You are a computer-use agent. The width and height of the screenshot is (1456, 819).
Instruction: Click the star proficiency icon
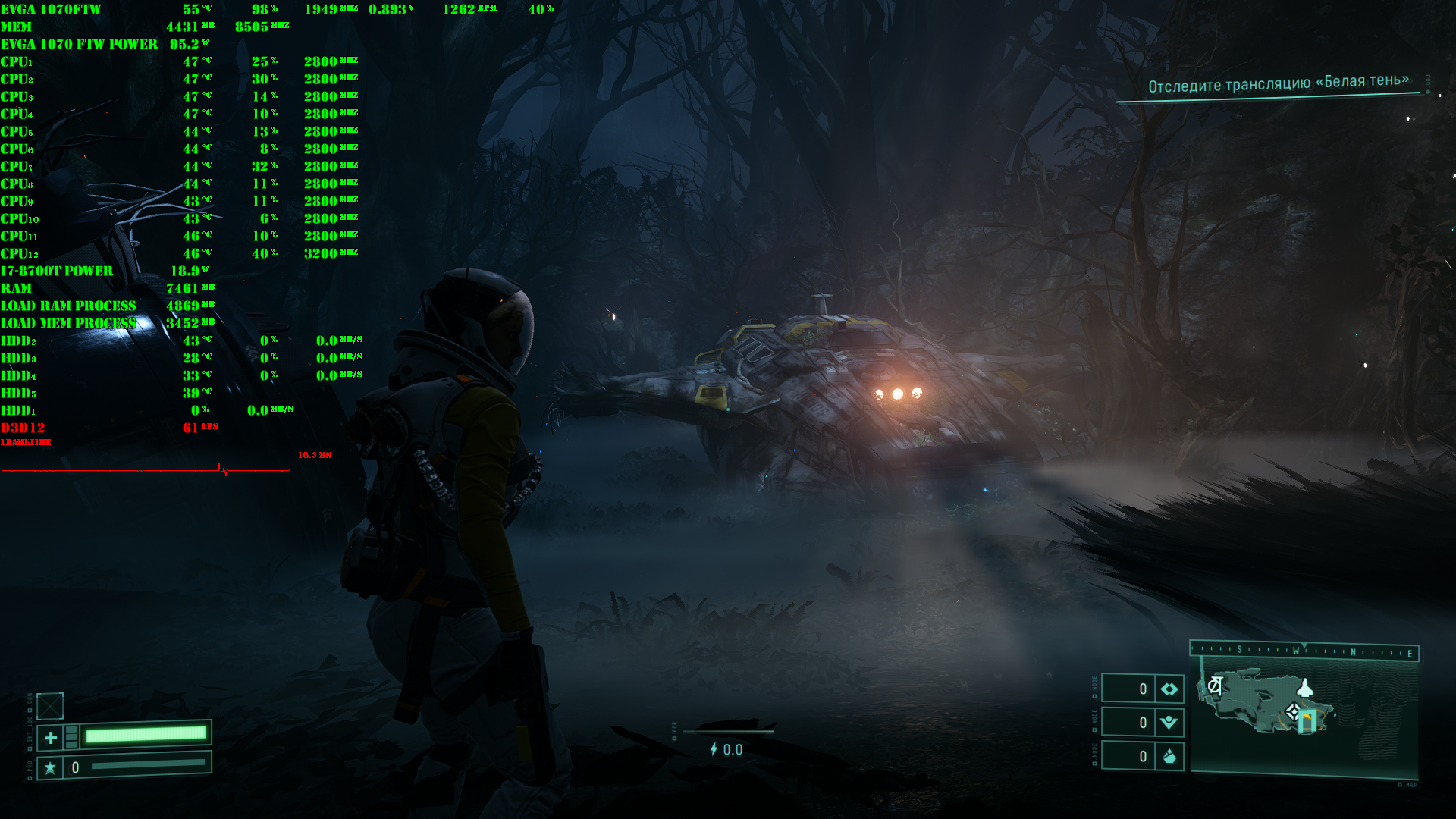[50, 767]
